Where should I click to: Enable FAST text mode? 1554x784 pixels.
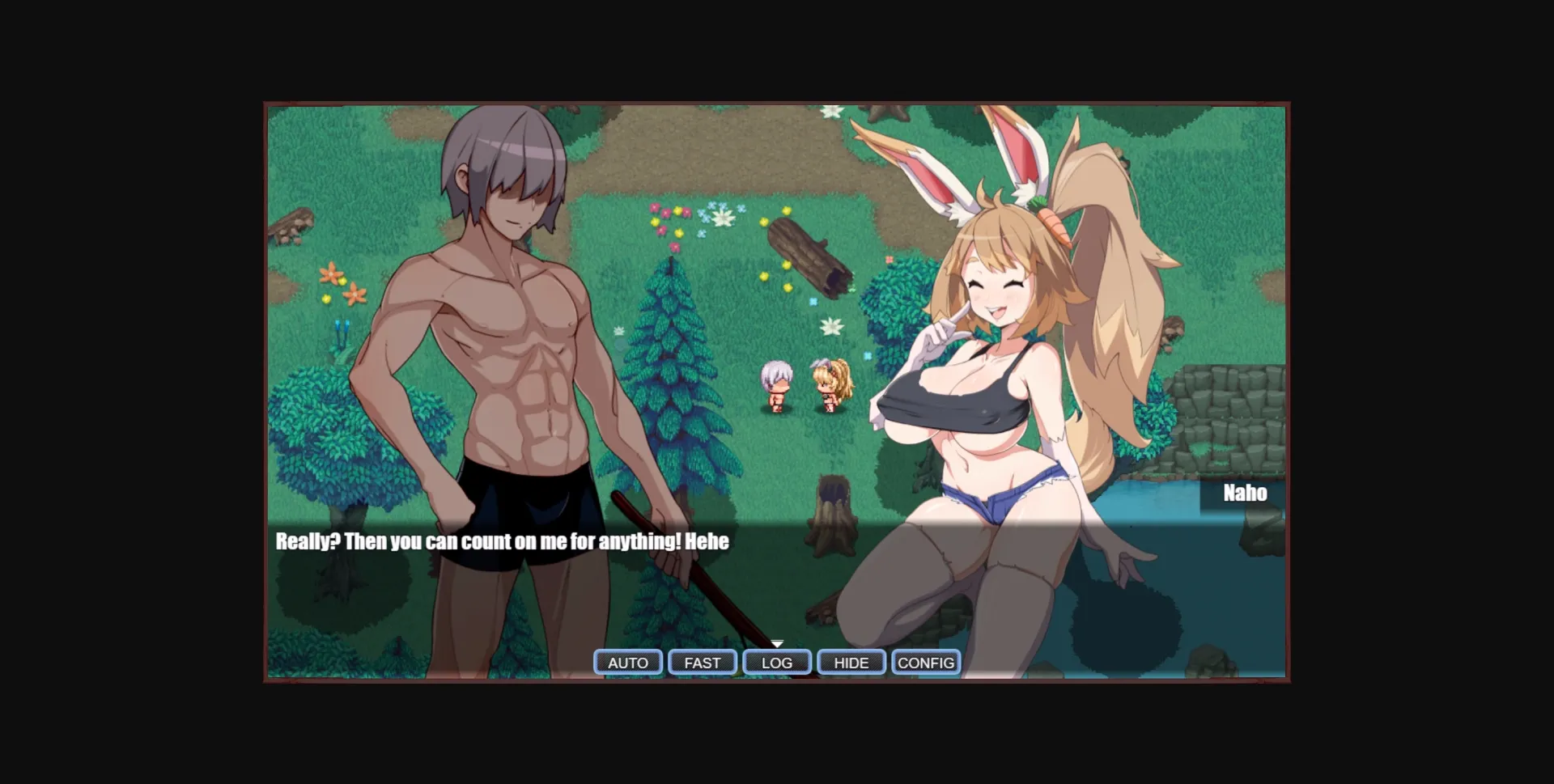point(702,662)
